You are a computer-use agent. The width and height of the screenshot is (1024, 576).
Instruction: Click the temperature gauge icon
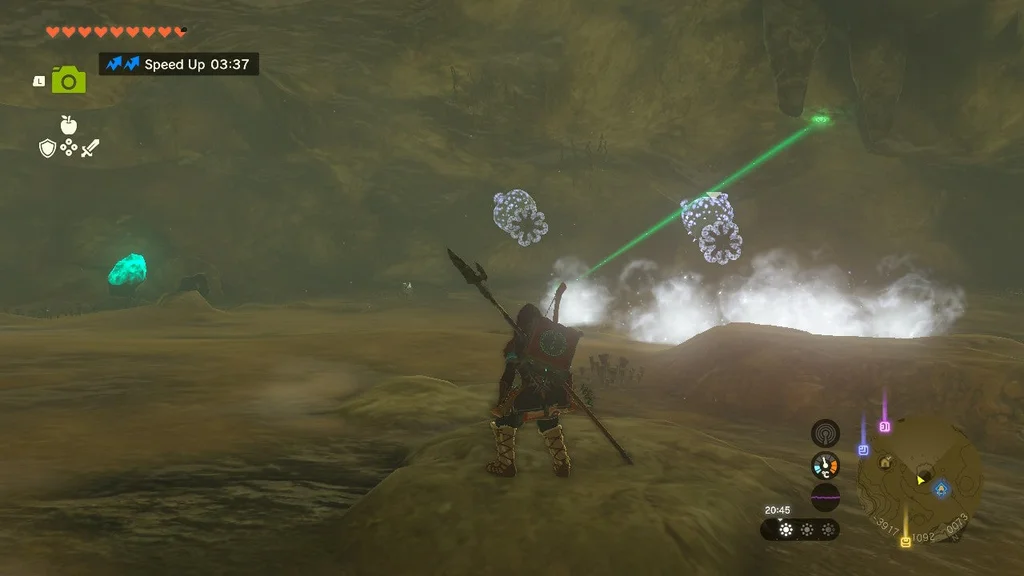(x=825, y=465)
